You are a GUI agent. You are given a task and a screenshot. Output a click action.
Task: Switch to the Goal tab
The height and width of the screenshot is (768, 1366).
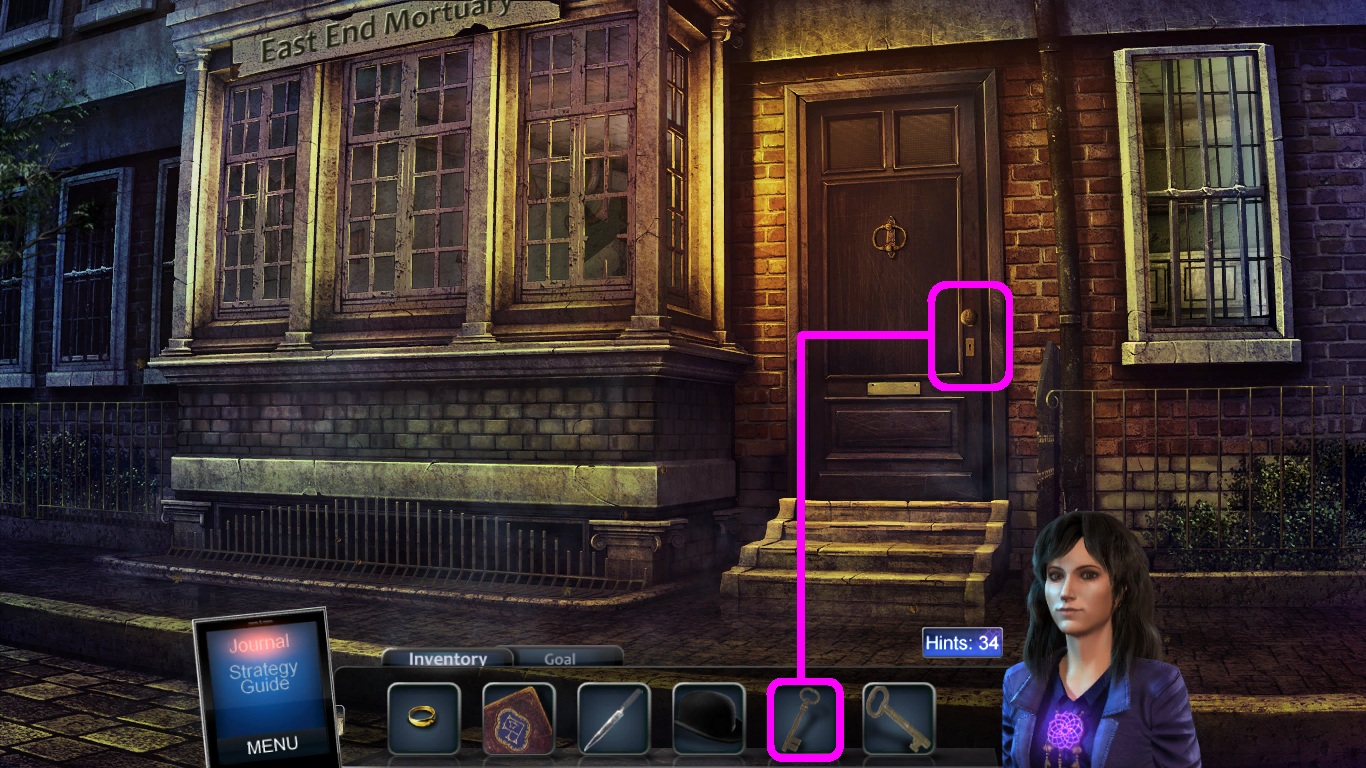(560, 659)
